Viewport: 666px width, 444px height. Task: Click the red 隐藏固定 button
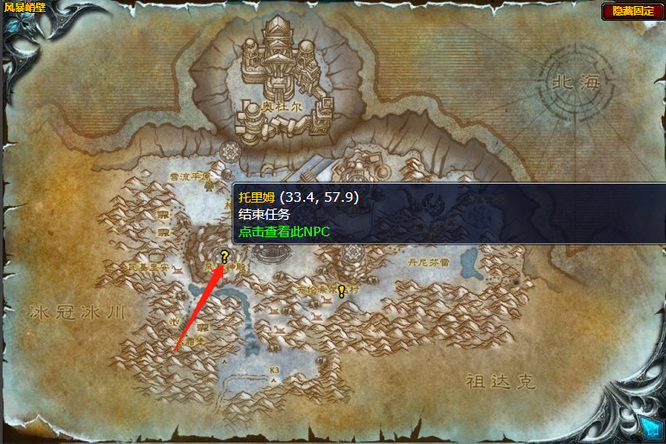pos(631,11)
